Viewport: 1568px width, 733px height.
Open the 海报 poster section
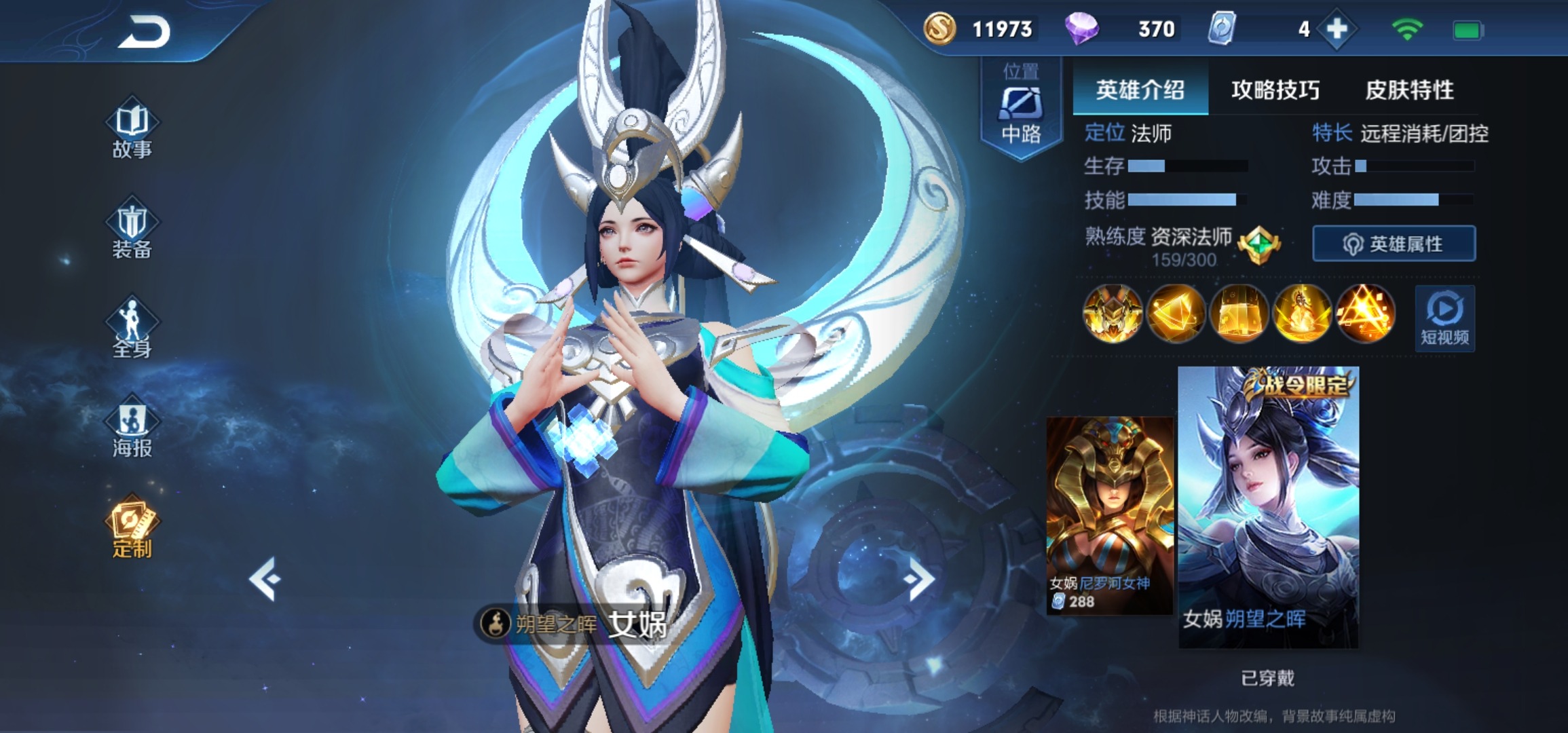pos(133,428)
